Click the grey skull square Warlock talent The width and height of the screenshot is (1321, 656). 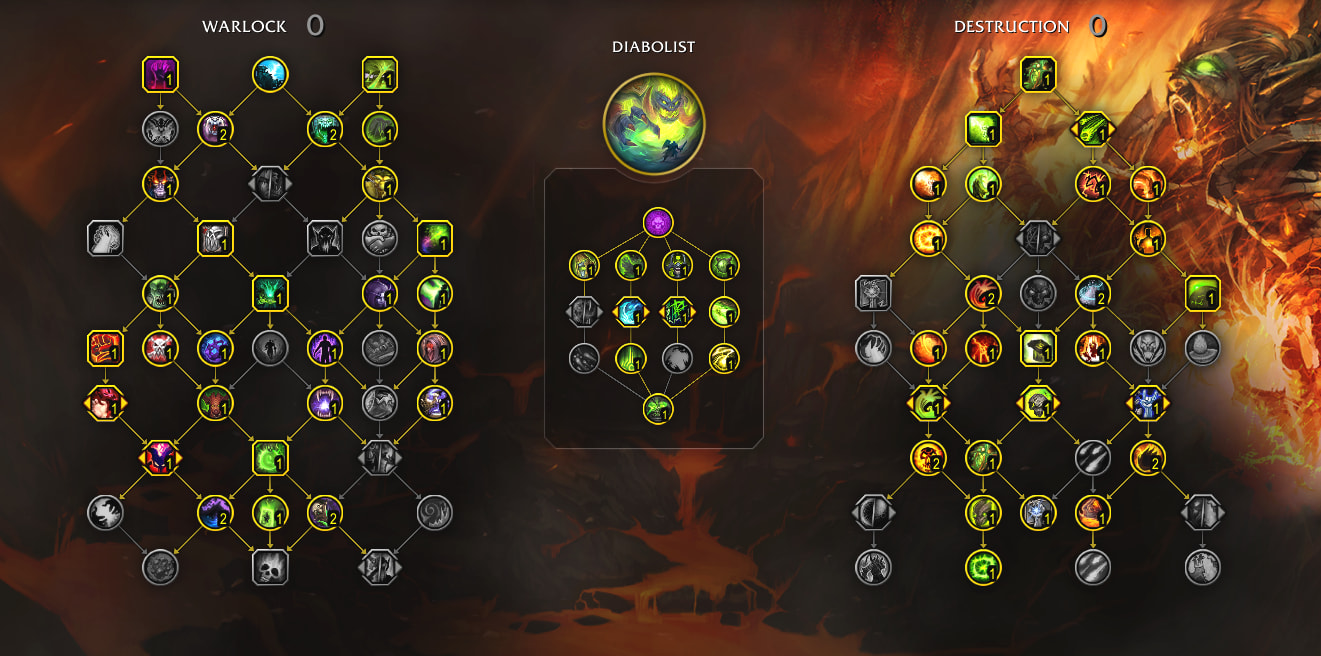[x=270, y=566]
